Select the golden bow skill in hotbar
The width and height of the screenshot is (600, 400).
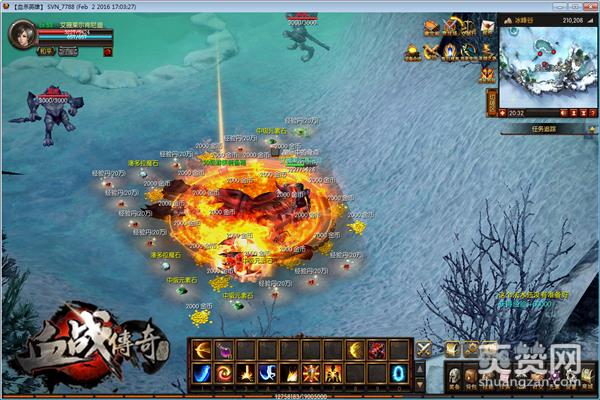click(x=201, y=350)
